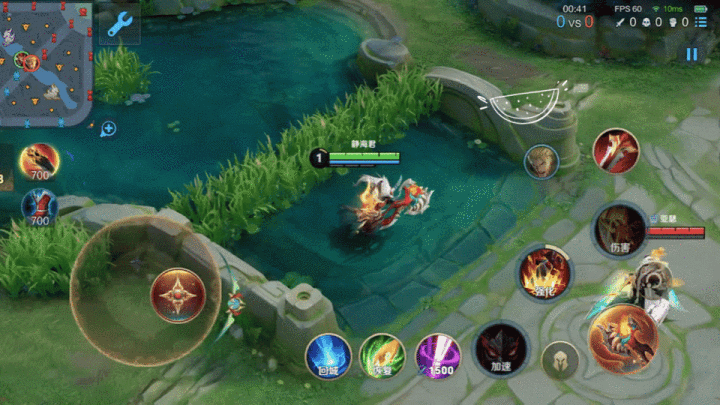Activate the green 恢复 heal spell
Image resolution: width=720 pixels, height=405 pixels.
point(382,355)
